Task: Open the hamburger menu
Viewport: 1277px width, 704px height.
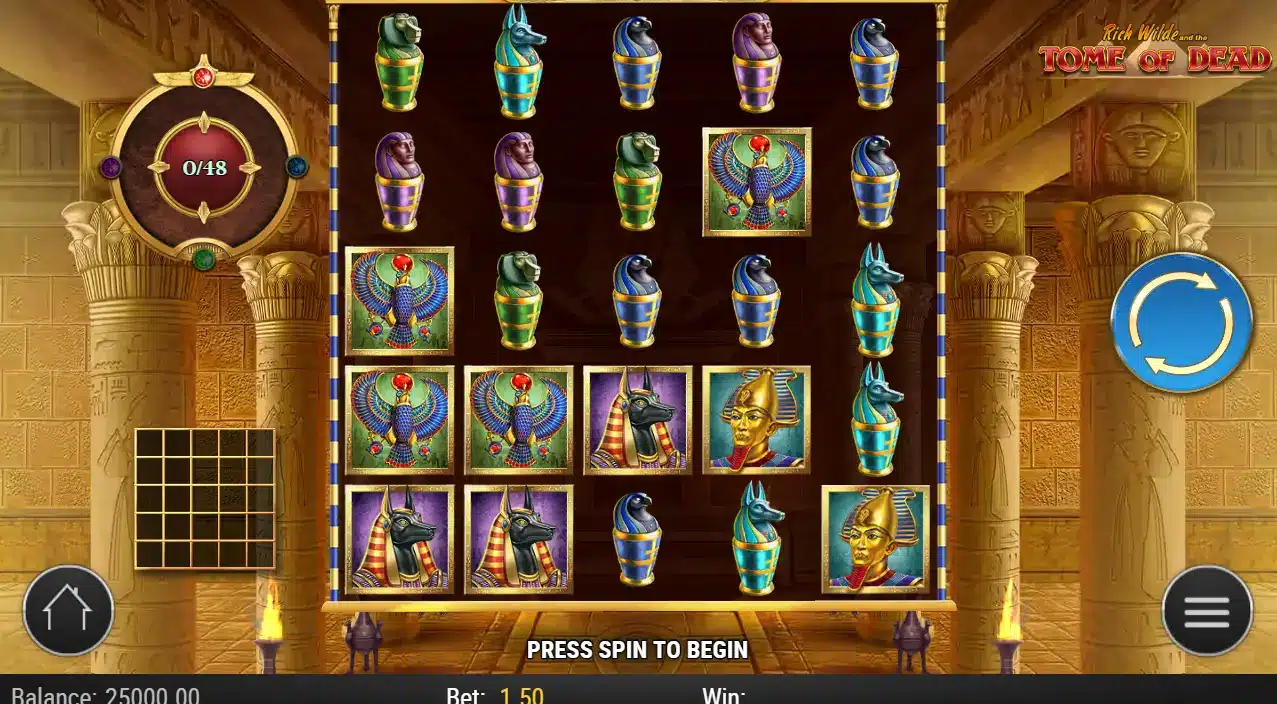Action: [x=1206, y=611]
